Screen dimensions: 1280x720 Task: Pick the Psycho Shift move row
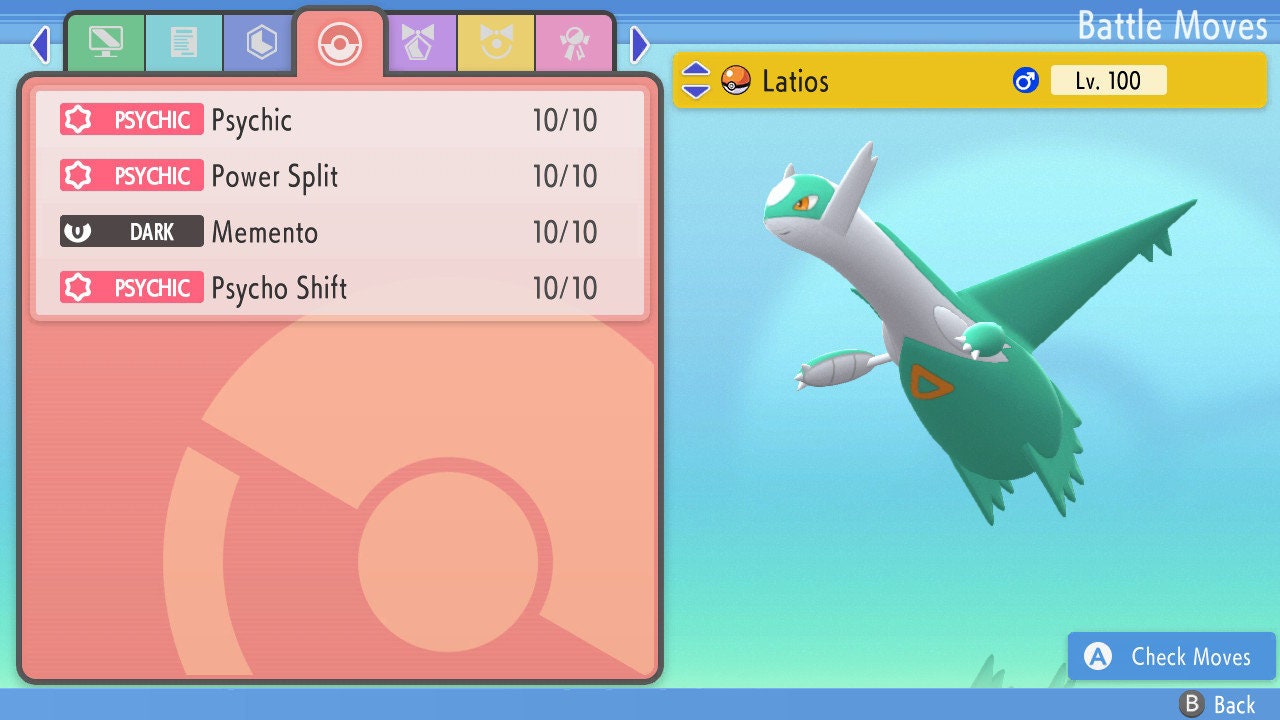pos(340,289)
